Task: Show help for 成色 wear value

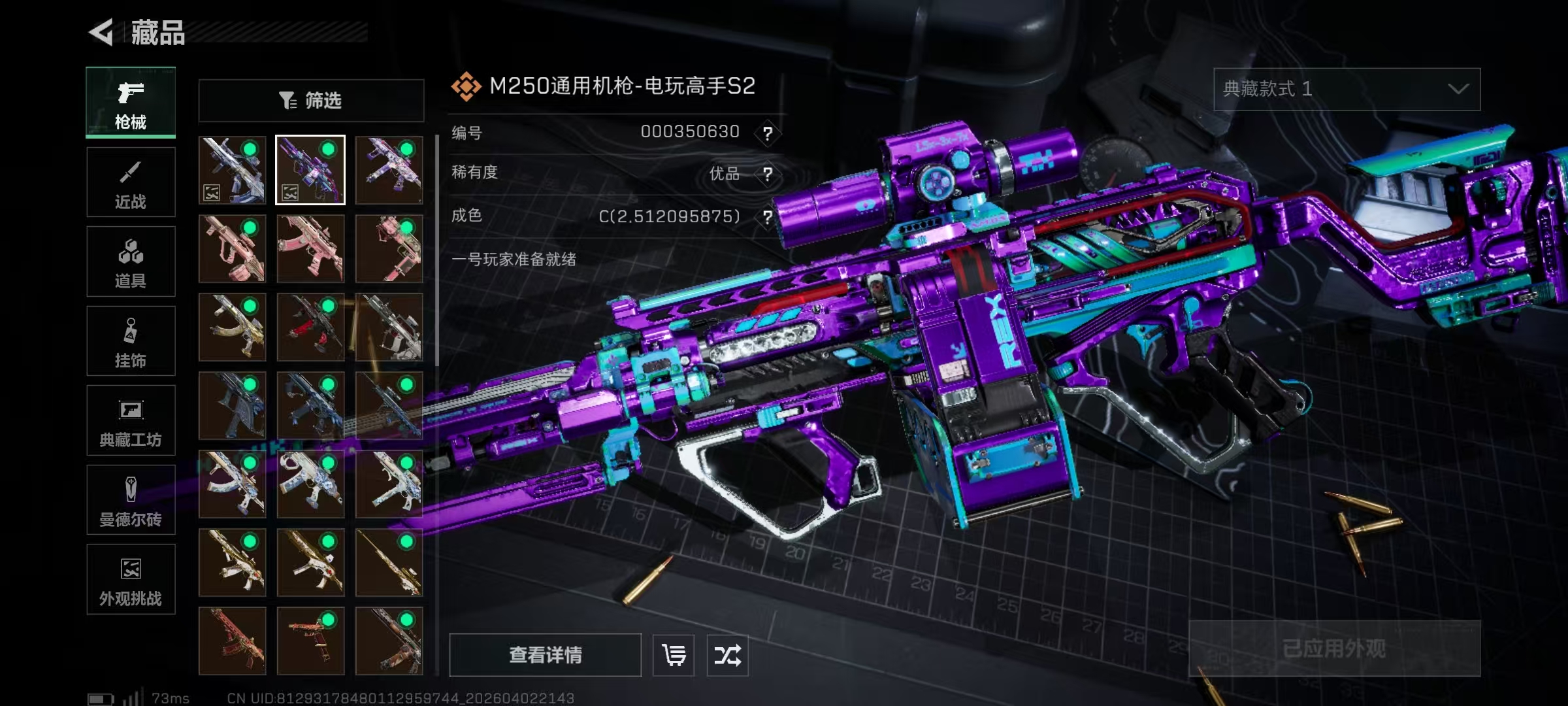Action: tap(768, 216)
